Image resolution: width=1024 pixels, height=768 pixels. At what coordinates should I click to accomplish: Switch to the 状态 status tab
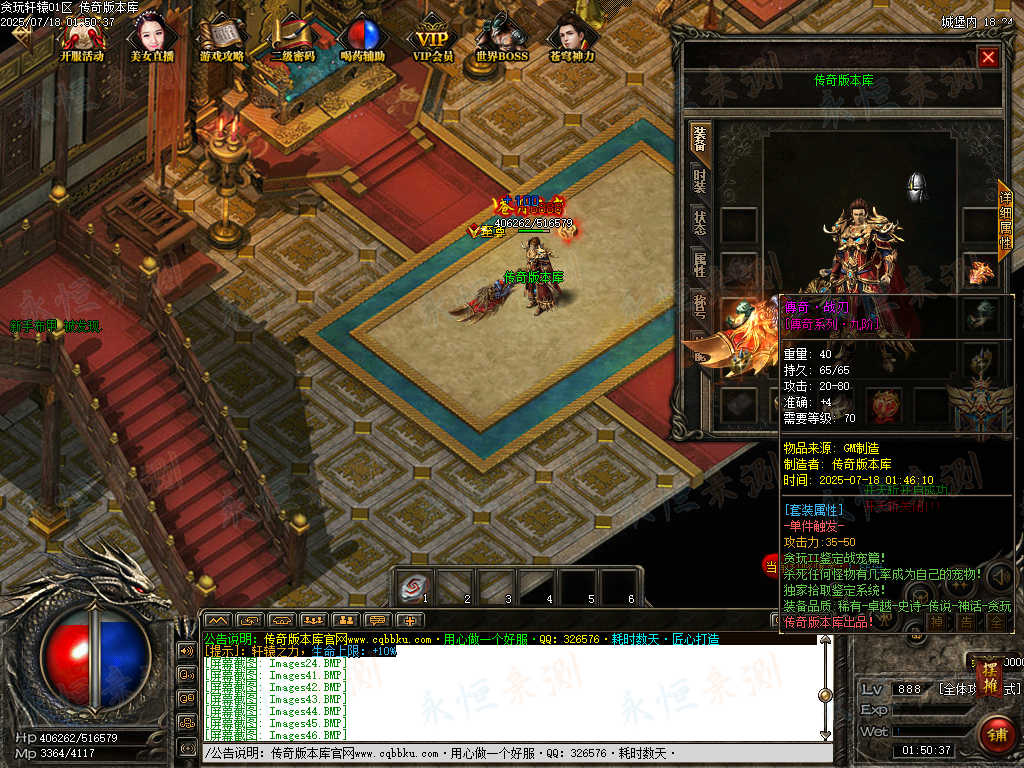(x=700, y=223)
